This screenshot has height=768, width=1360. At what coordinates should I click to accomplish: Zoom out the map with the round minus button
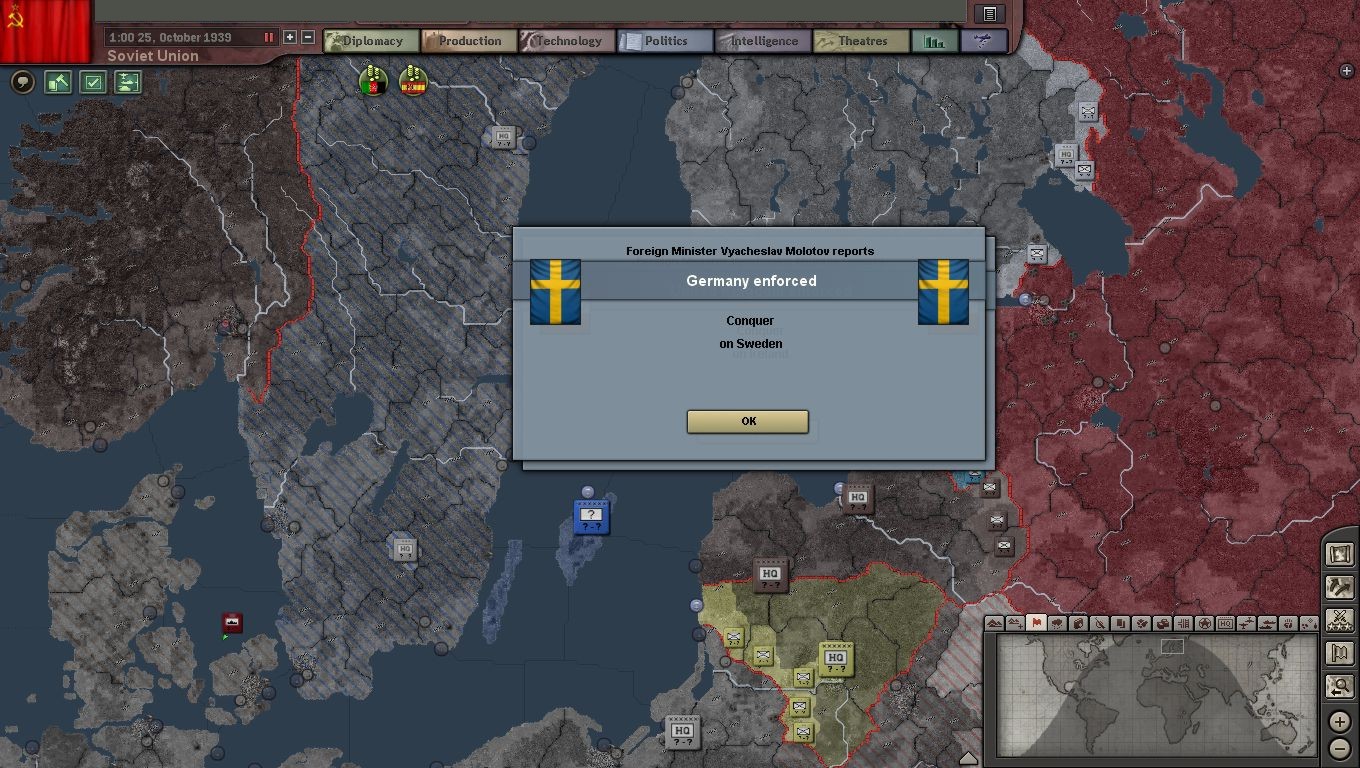pos(1340,749)
